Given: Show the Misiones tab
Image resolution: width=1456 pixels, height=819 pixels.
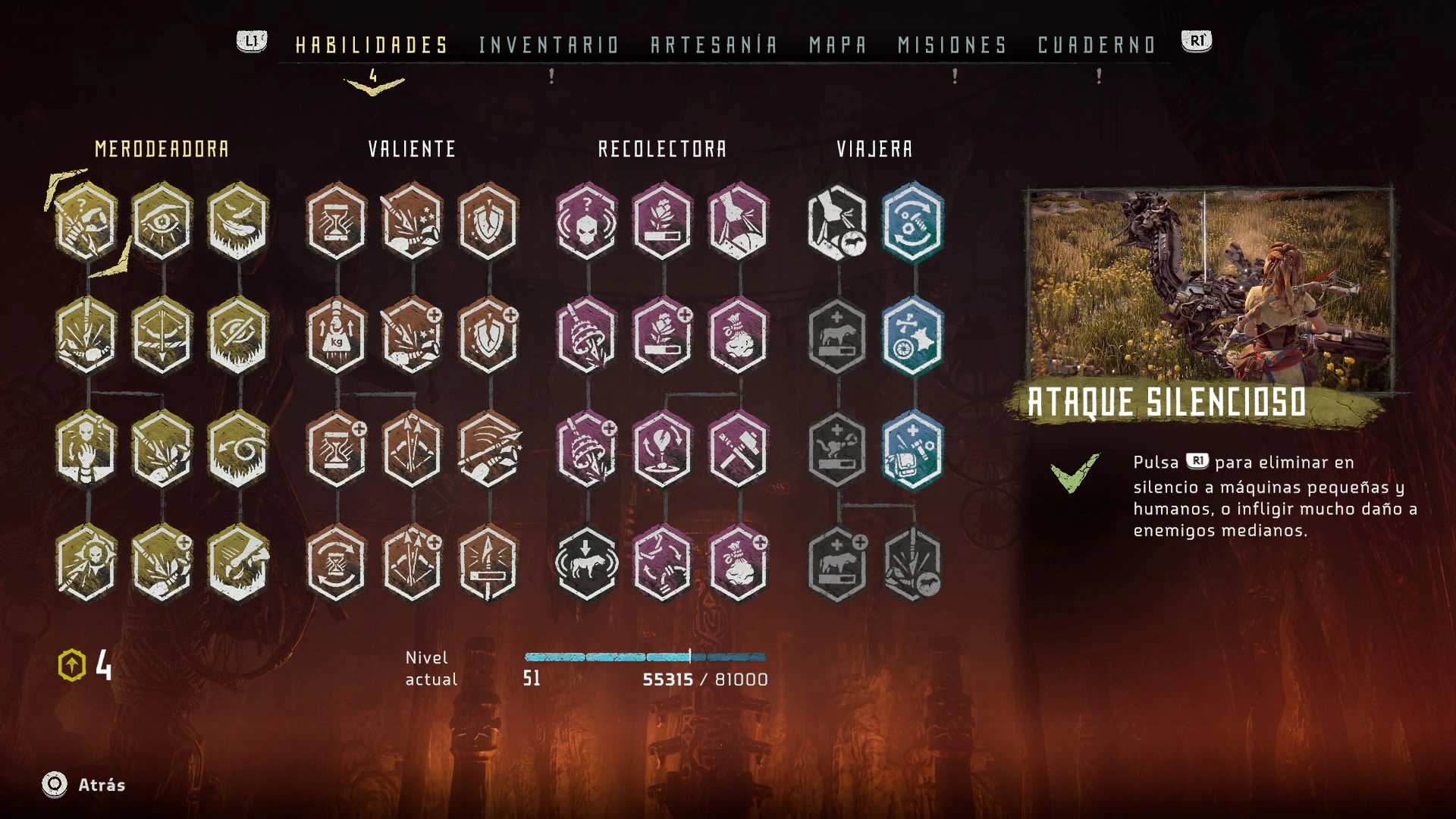Looking at the screenshot, I should pyautogui.click(x=952, y=45).
